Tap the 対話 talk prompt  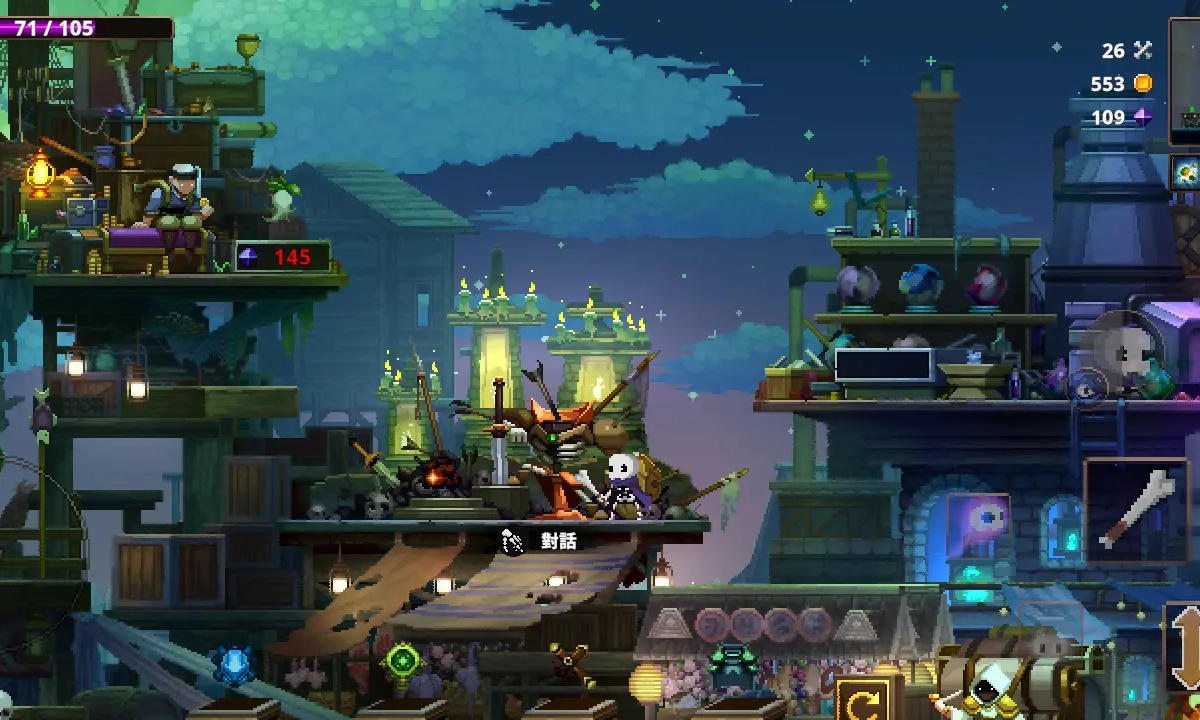[x=541, y=541]
